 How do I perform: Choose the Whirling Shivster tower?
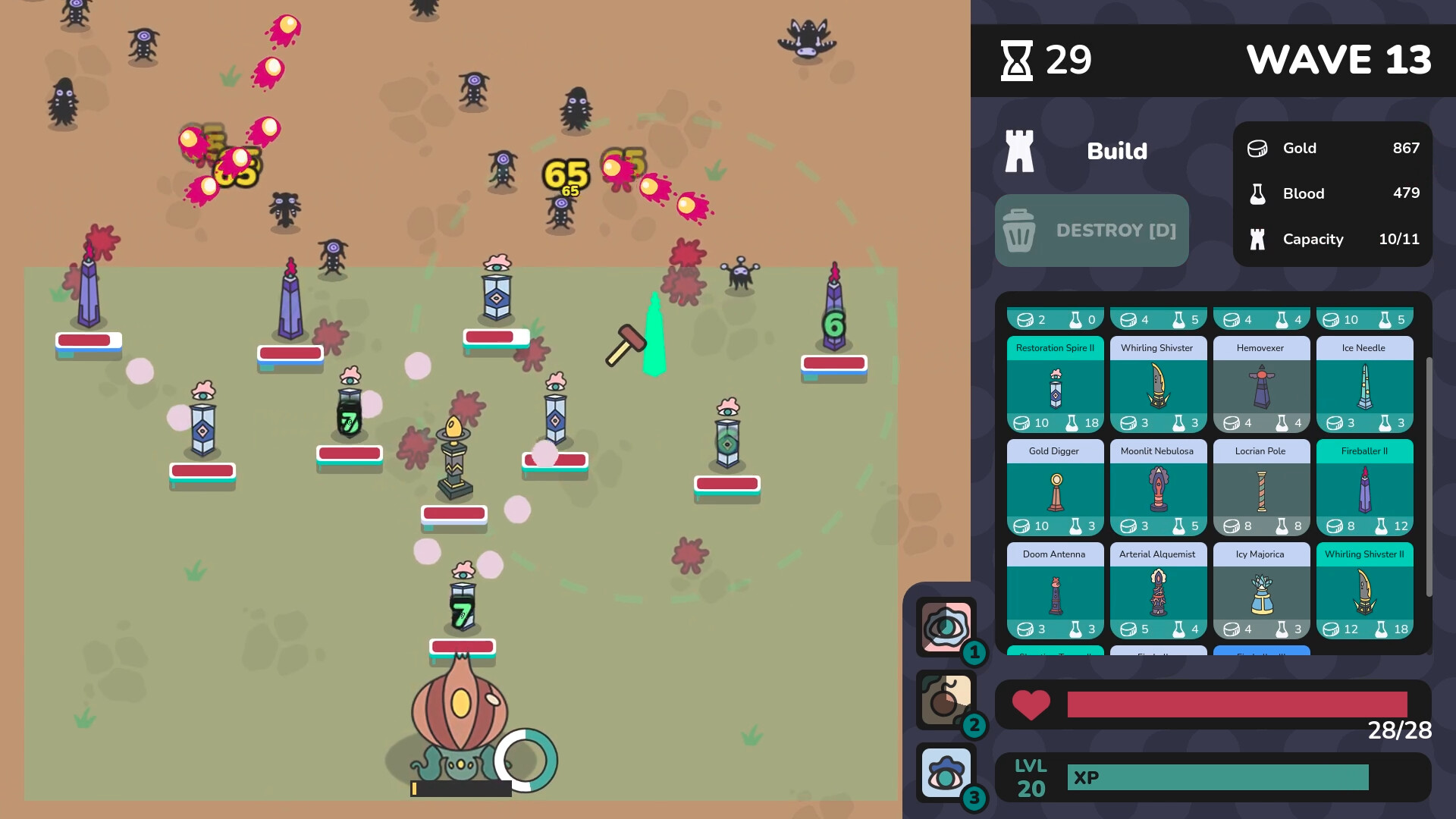pyautogui.click(x=1158, y=383)
